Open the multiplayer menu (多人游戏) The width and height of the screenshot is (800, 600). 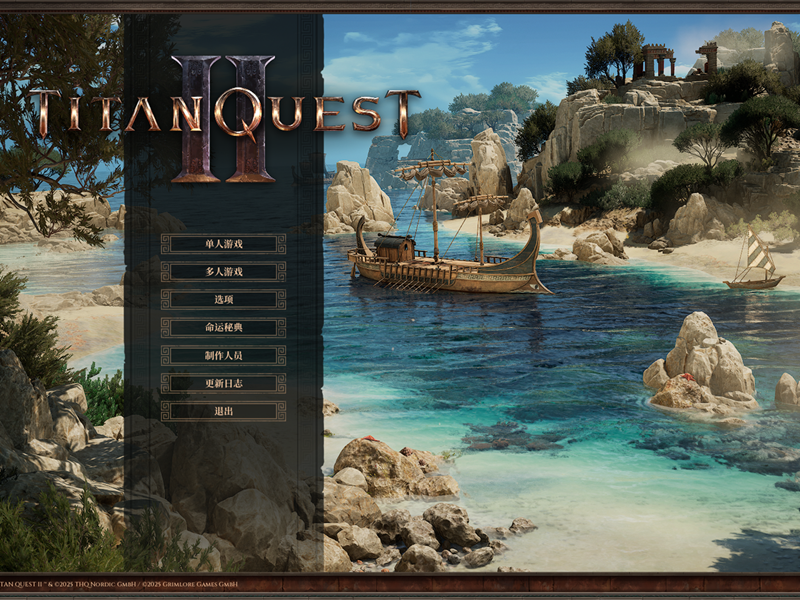click(x=223, y=271)
